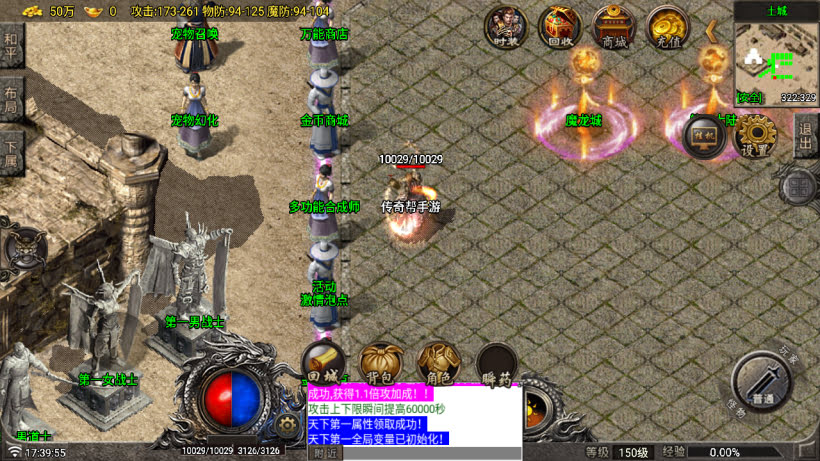
Task: Collapse the top icon row with the arrow
Action: pos(712,31)
